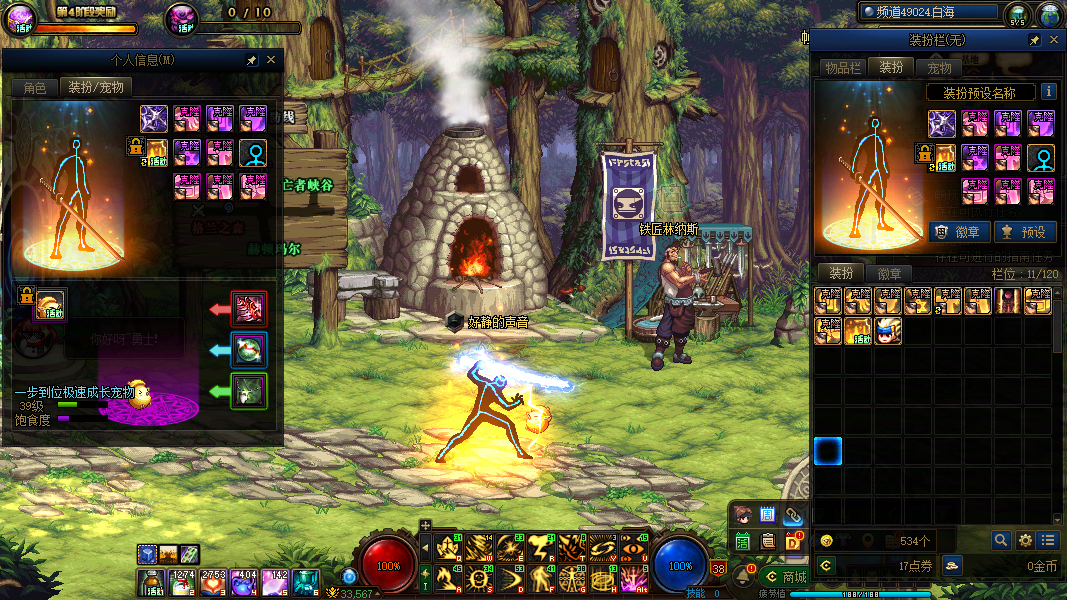Click the blue info icon beside preset name
This screenshot has width=1067, height=600.
point(1049,92)
